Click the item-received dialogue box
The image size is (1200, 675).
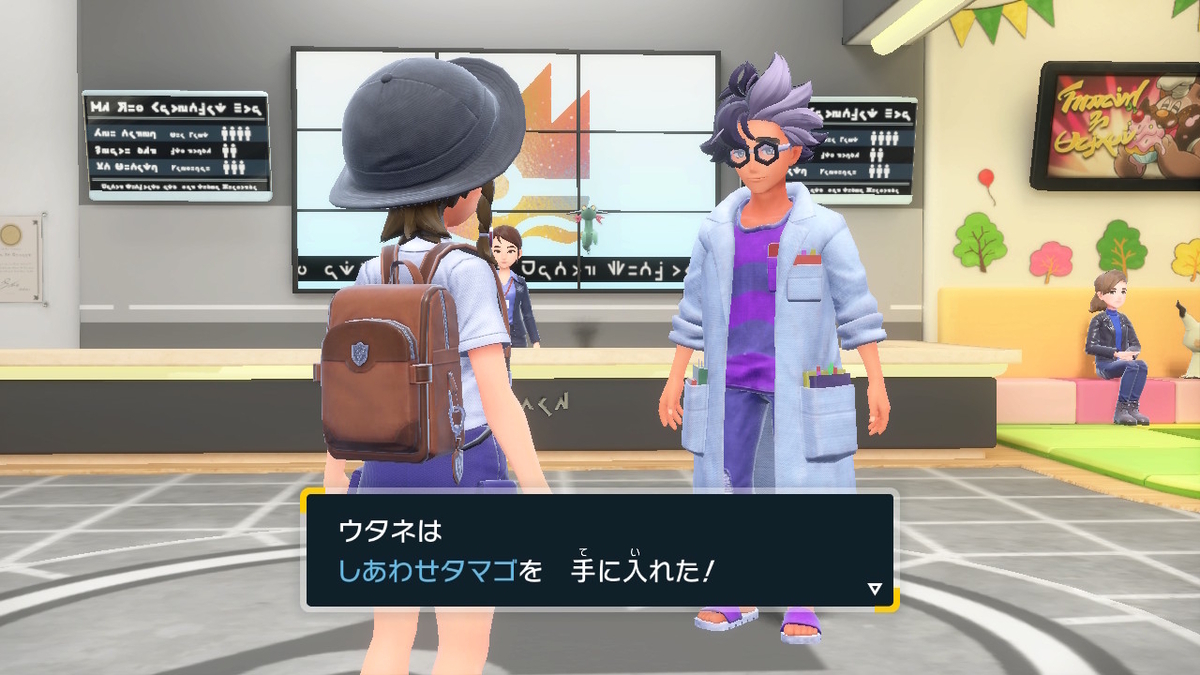[599, 550]
